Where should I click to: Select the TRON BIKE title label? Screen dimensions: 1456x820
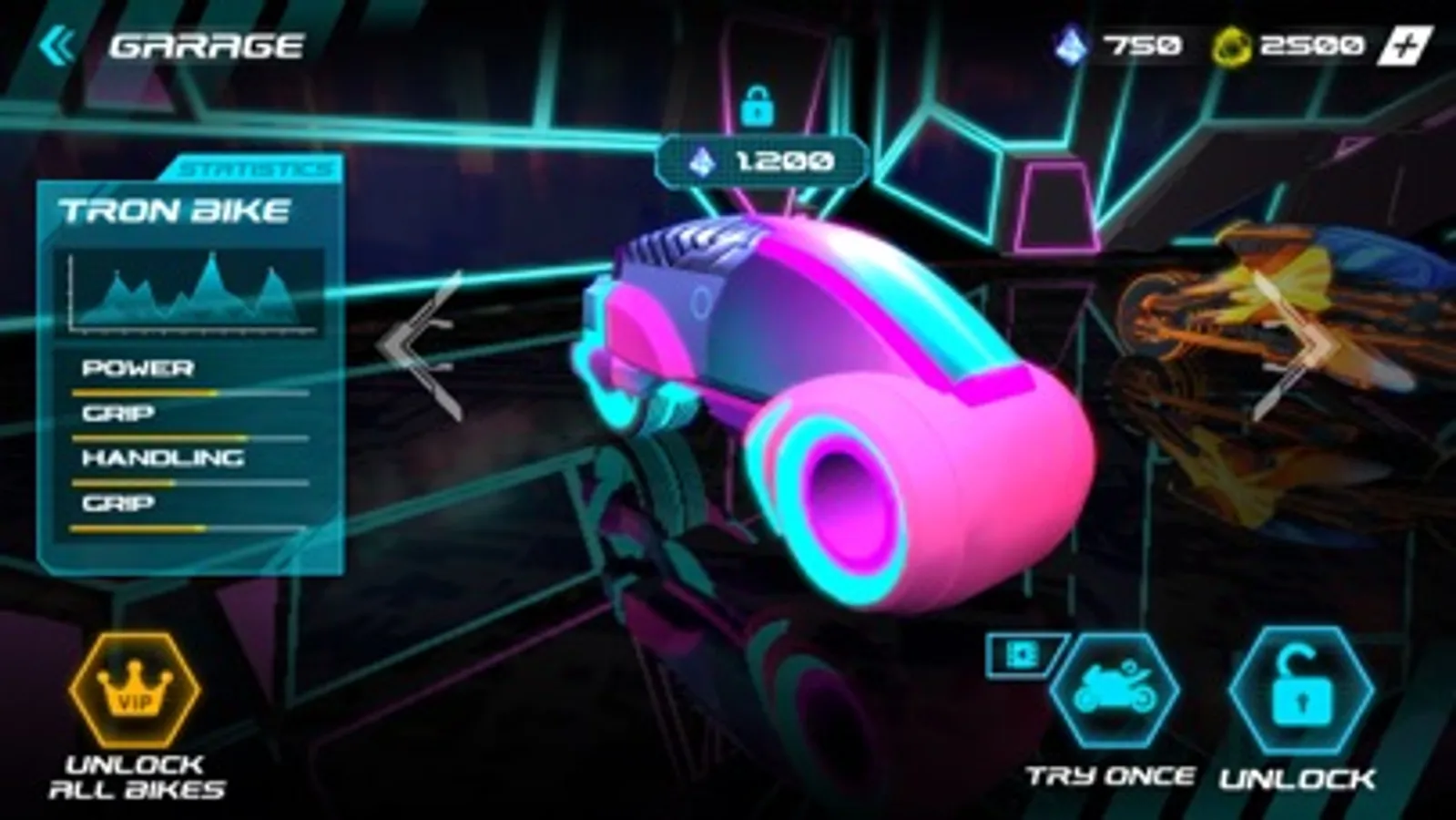pyautogui.click(x=176, y=210)
